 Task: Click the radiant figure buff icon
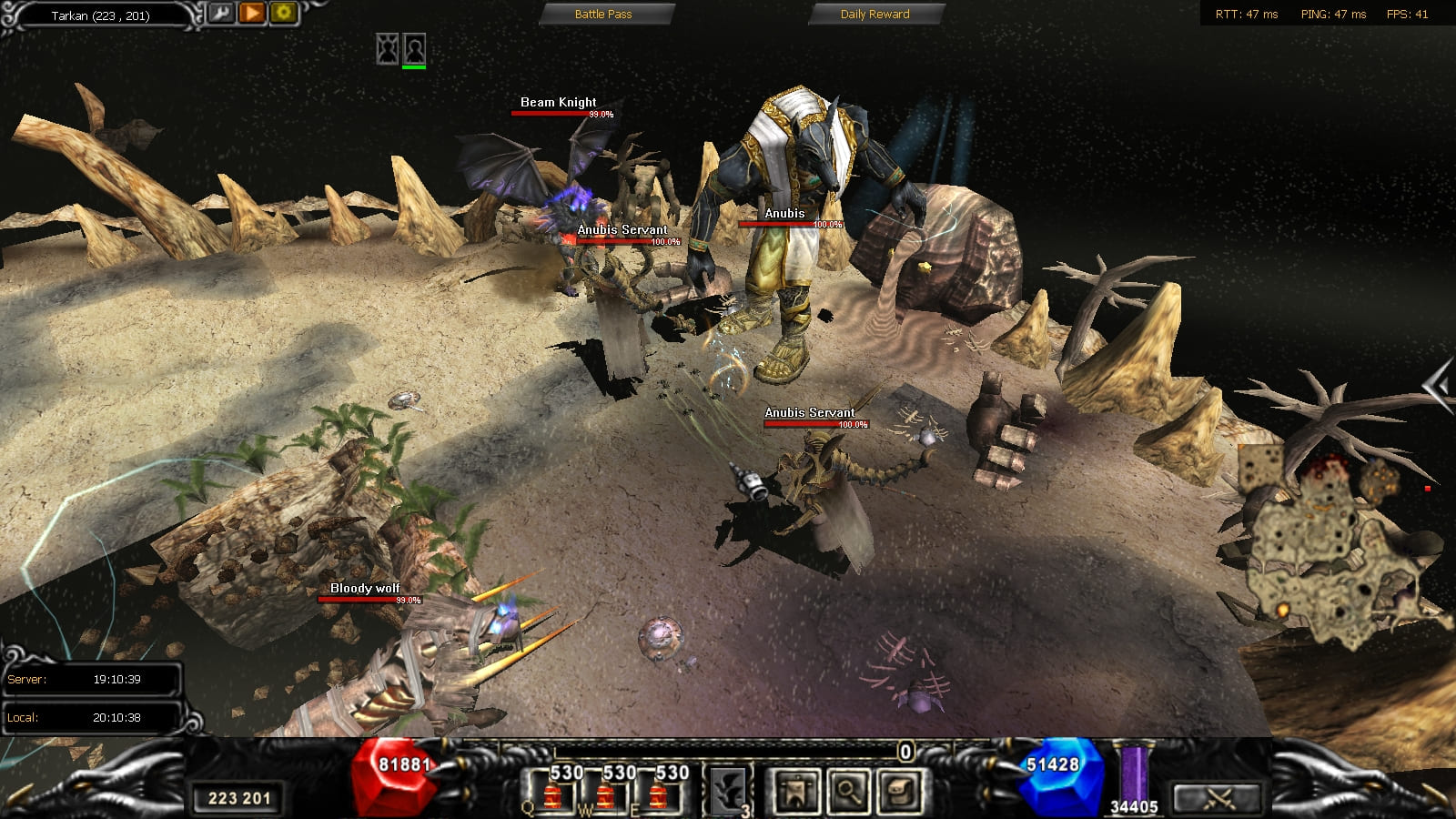coord(388,47)
